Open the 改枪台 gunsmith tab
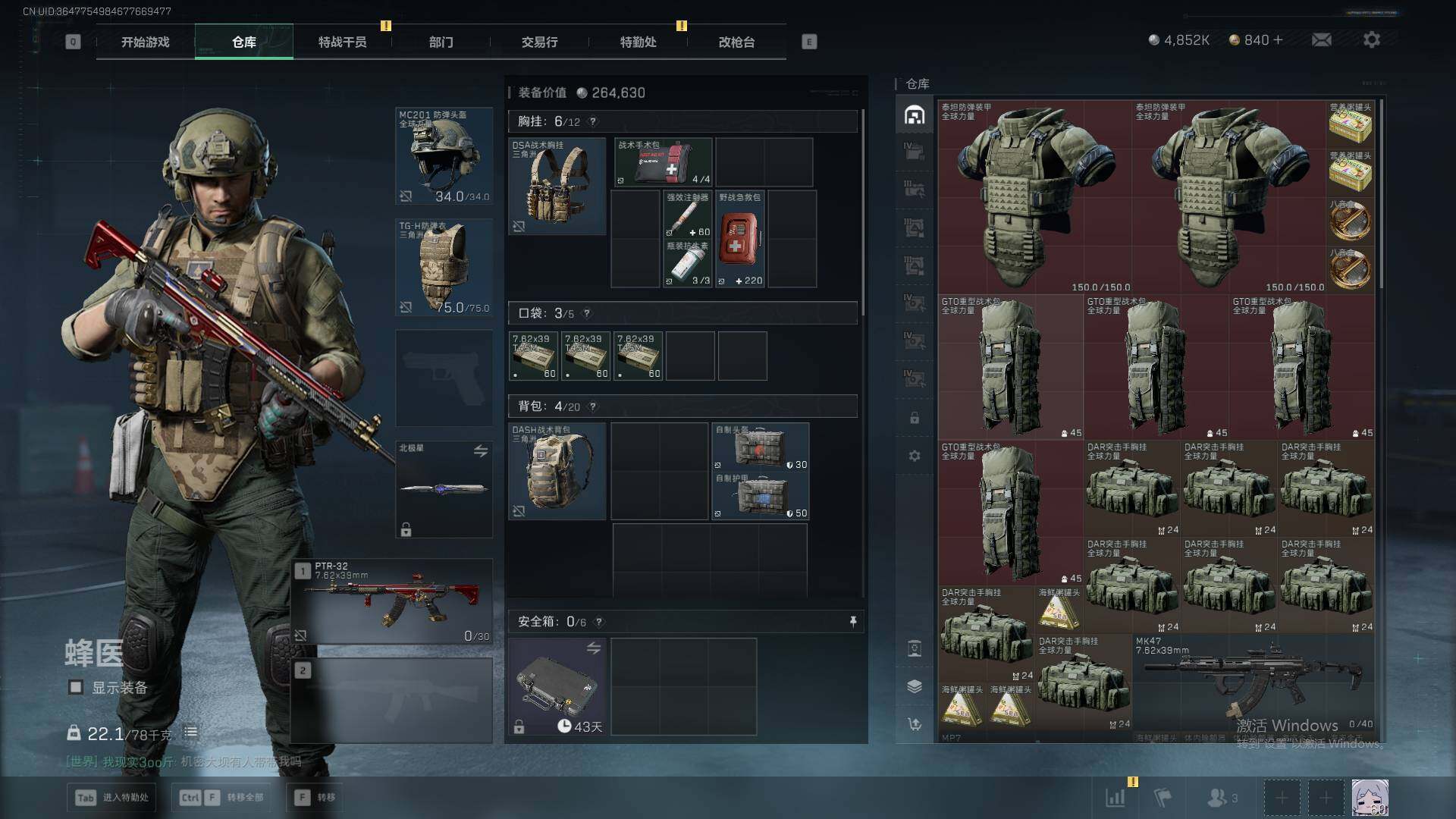This screenshot has width=1456, height=819. [736, 42]
